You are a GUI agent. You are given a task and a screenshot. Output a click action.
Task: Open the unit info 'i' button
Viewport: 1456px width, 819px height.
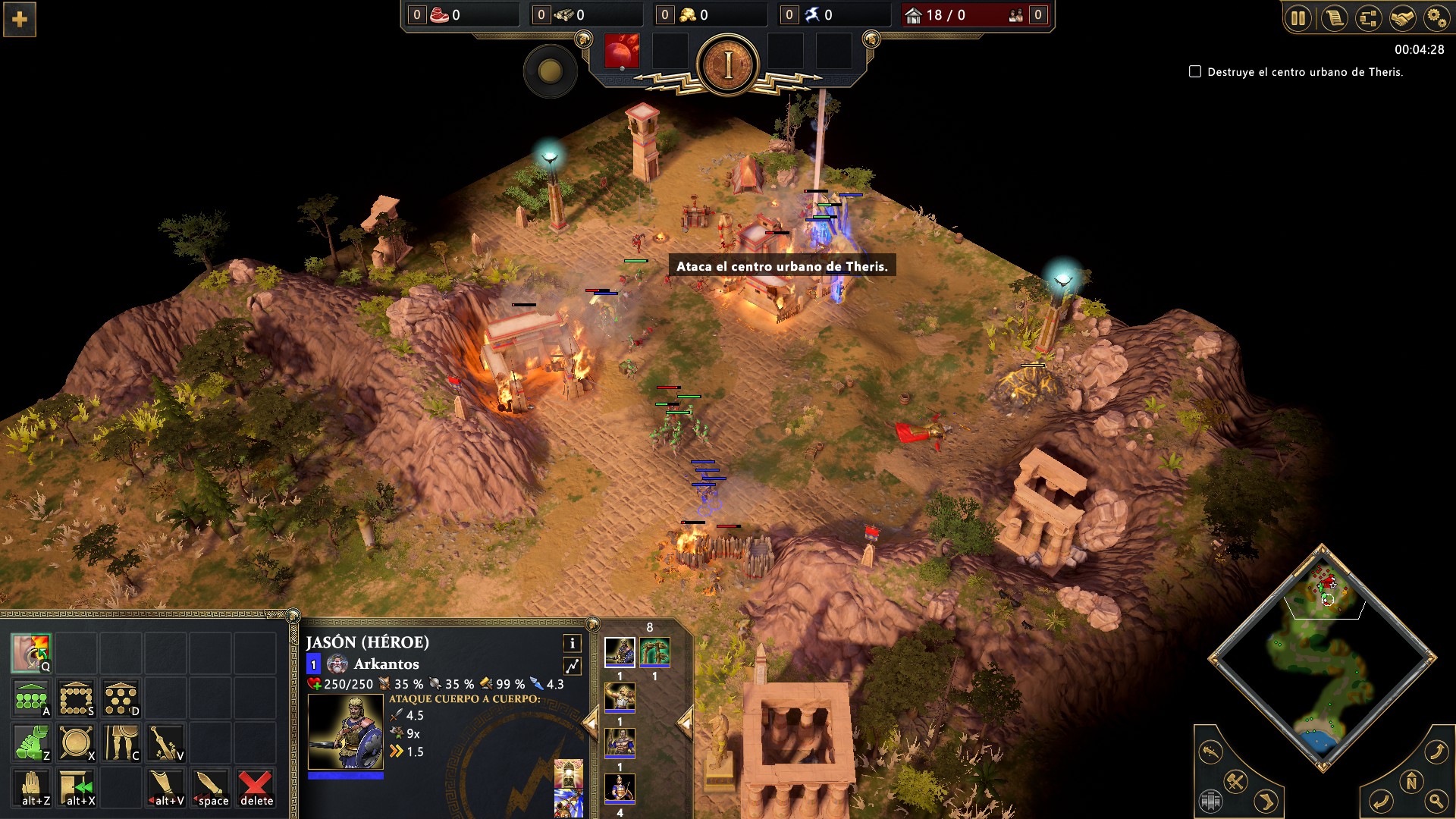(573, 643)
